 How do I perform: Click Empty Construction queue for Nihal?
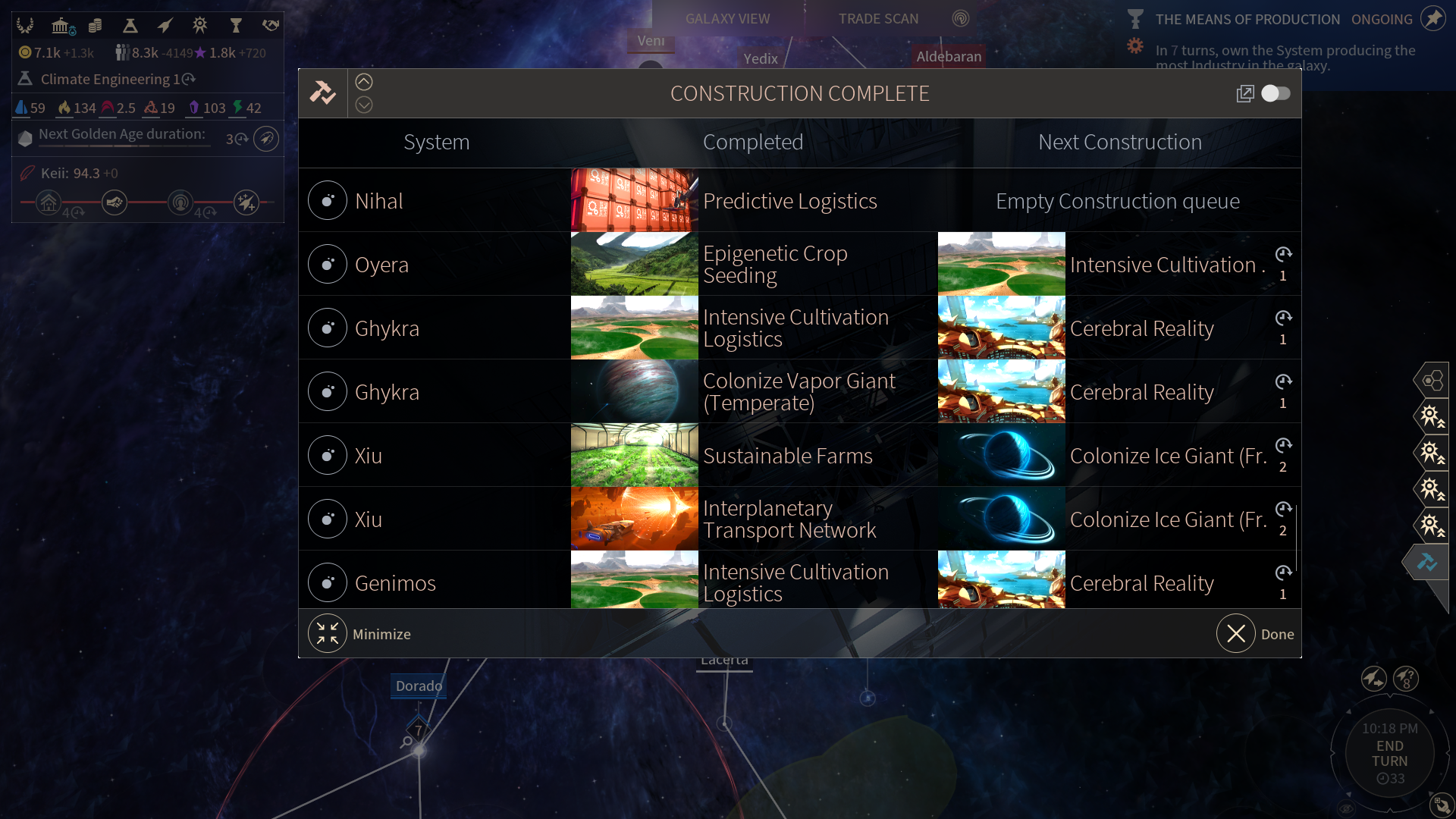[x=1117, y=201]
